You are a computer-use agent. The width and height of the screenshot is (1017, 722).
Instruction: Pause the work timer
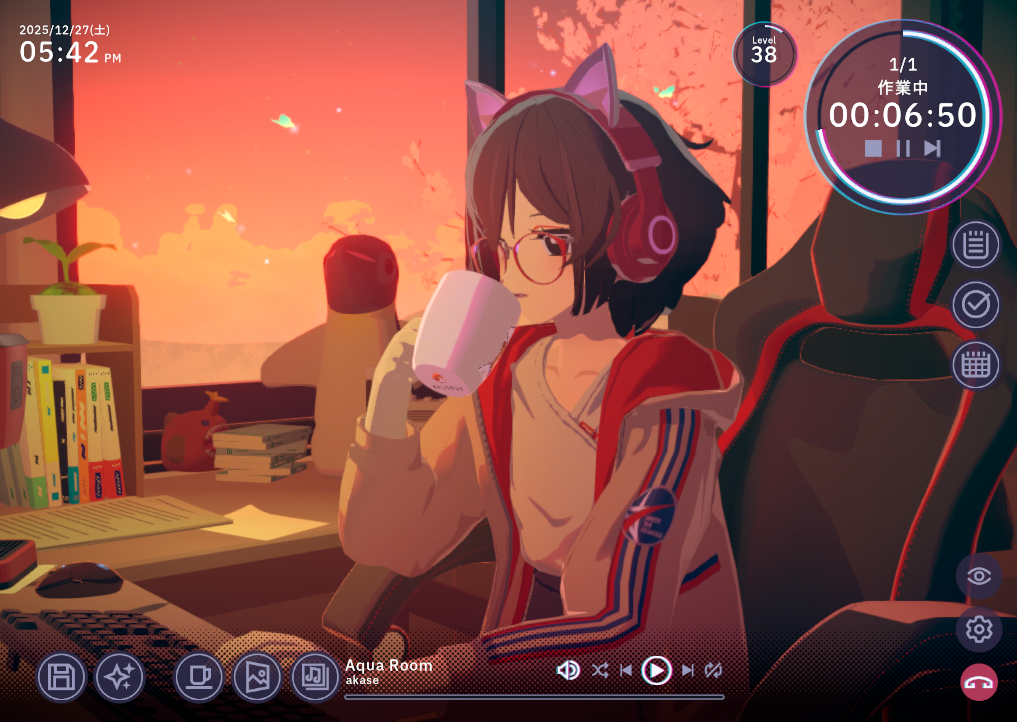coord(903,148)
